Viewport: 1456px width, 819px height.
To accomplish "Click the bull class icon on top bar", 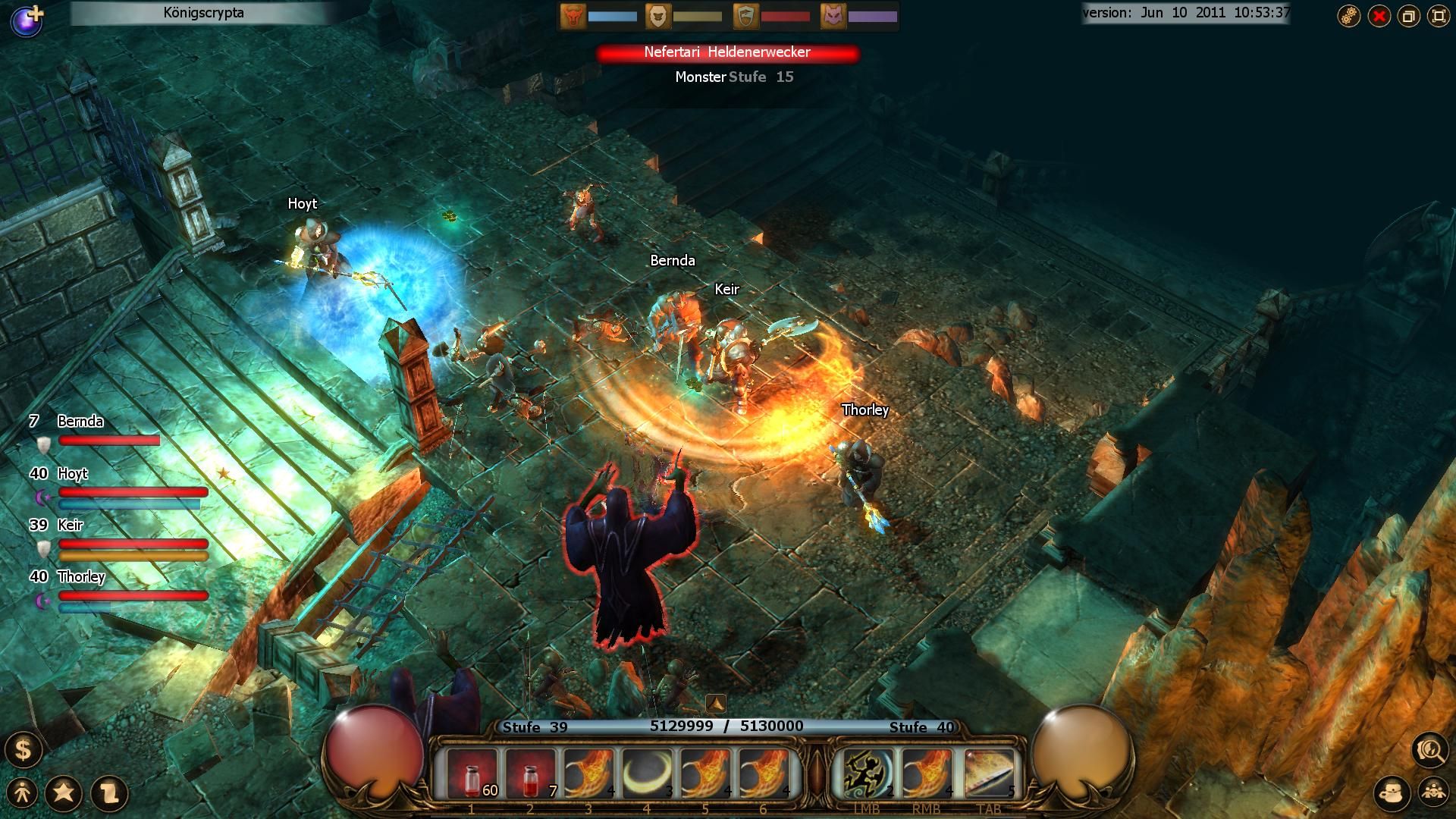I will pos(573,15).
